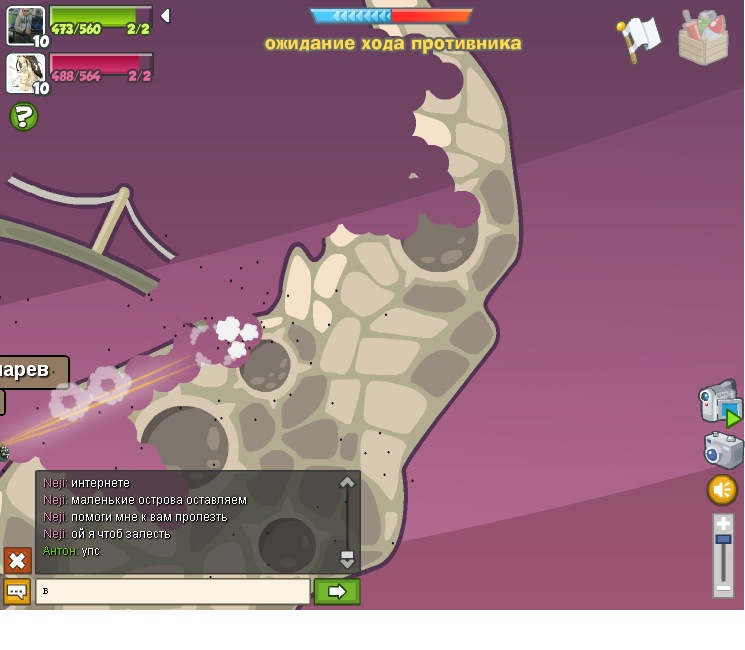745x650 pixels.
Task: Start video recording with the camcorder icon
Action: (x=719, y=402)
